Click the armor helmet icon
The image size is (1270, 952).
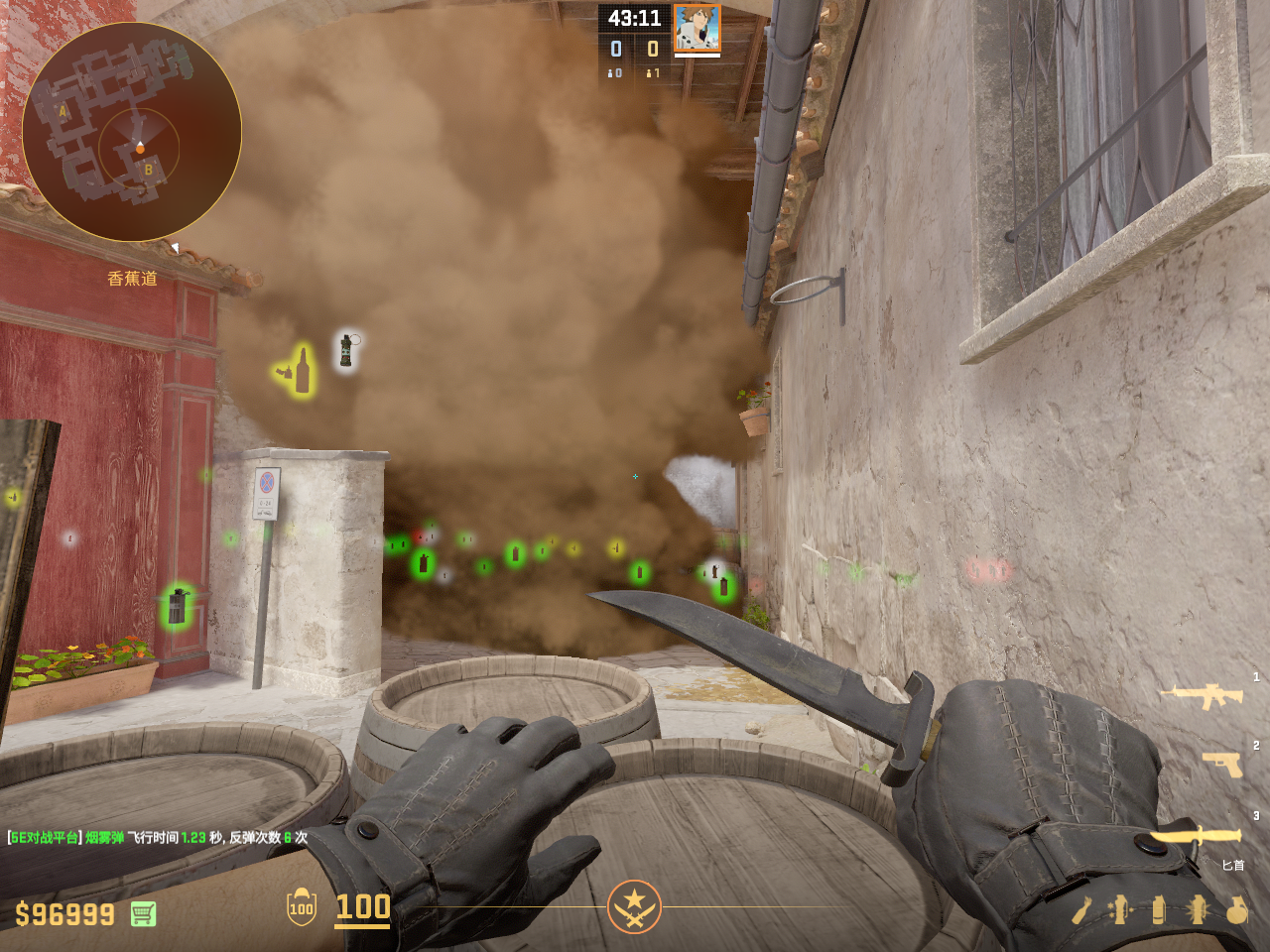(302, 907)
